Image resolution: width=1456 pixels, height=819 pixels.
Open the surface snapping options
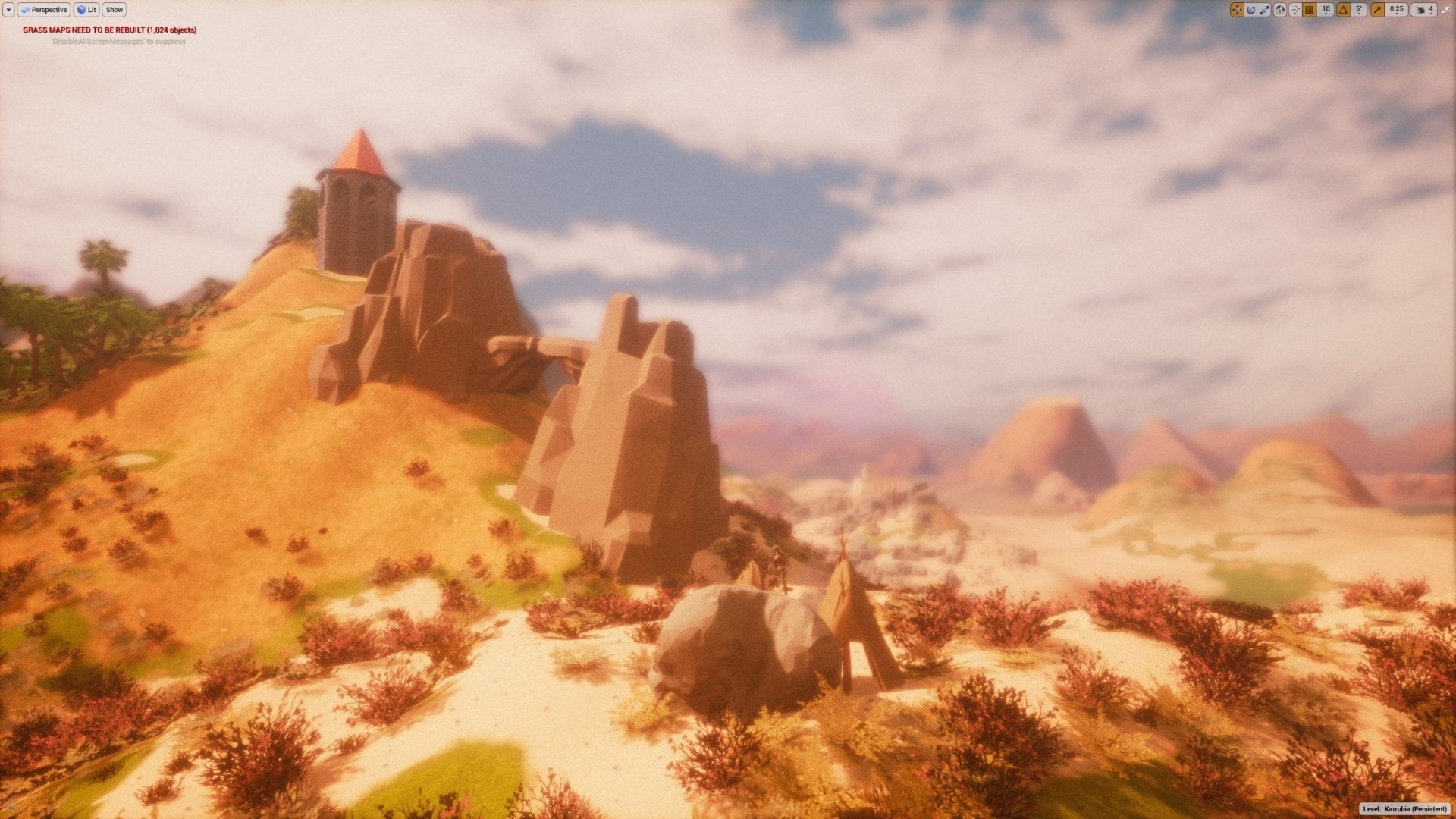point(1295,10)
